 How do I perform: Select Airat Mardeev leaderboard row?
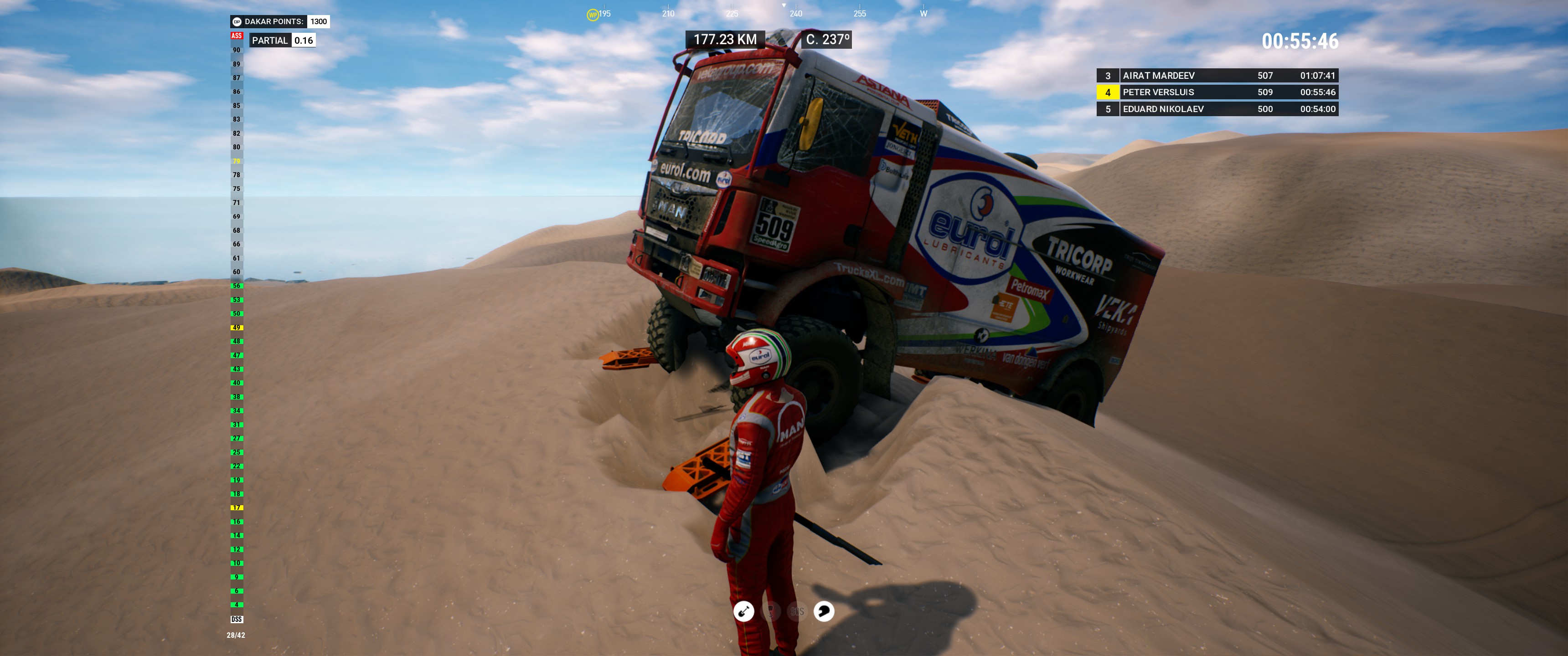pyautogui.click(x=1217, y=76)
